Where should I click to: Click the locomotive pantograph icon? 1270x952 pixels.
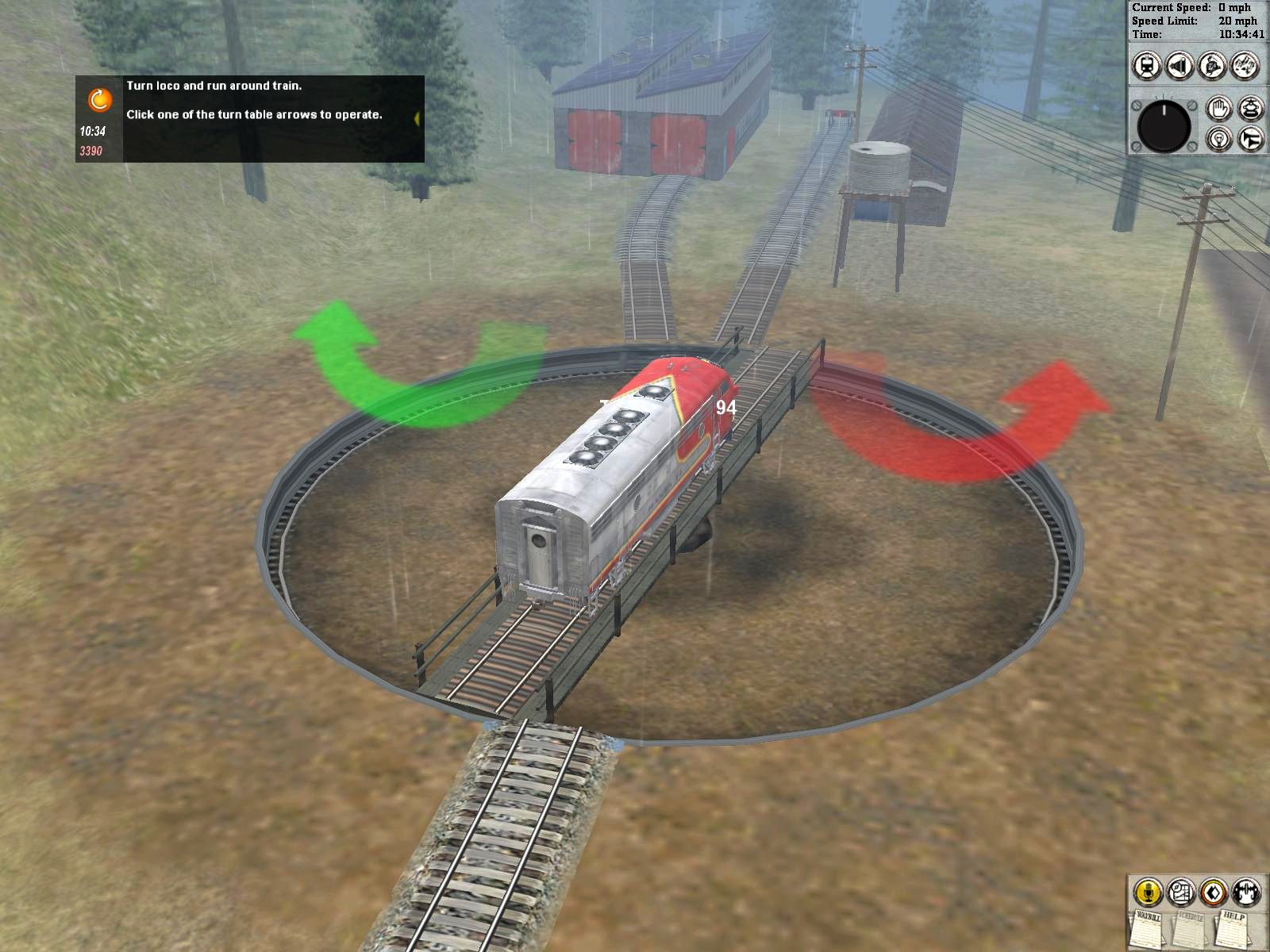[x=1249, y=108]
